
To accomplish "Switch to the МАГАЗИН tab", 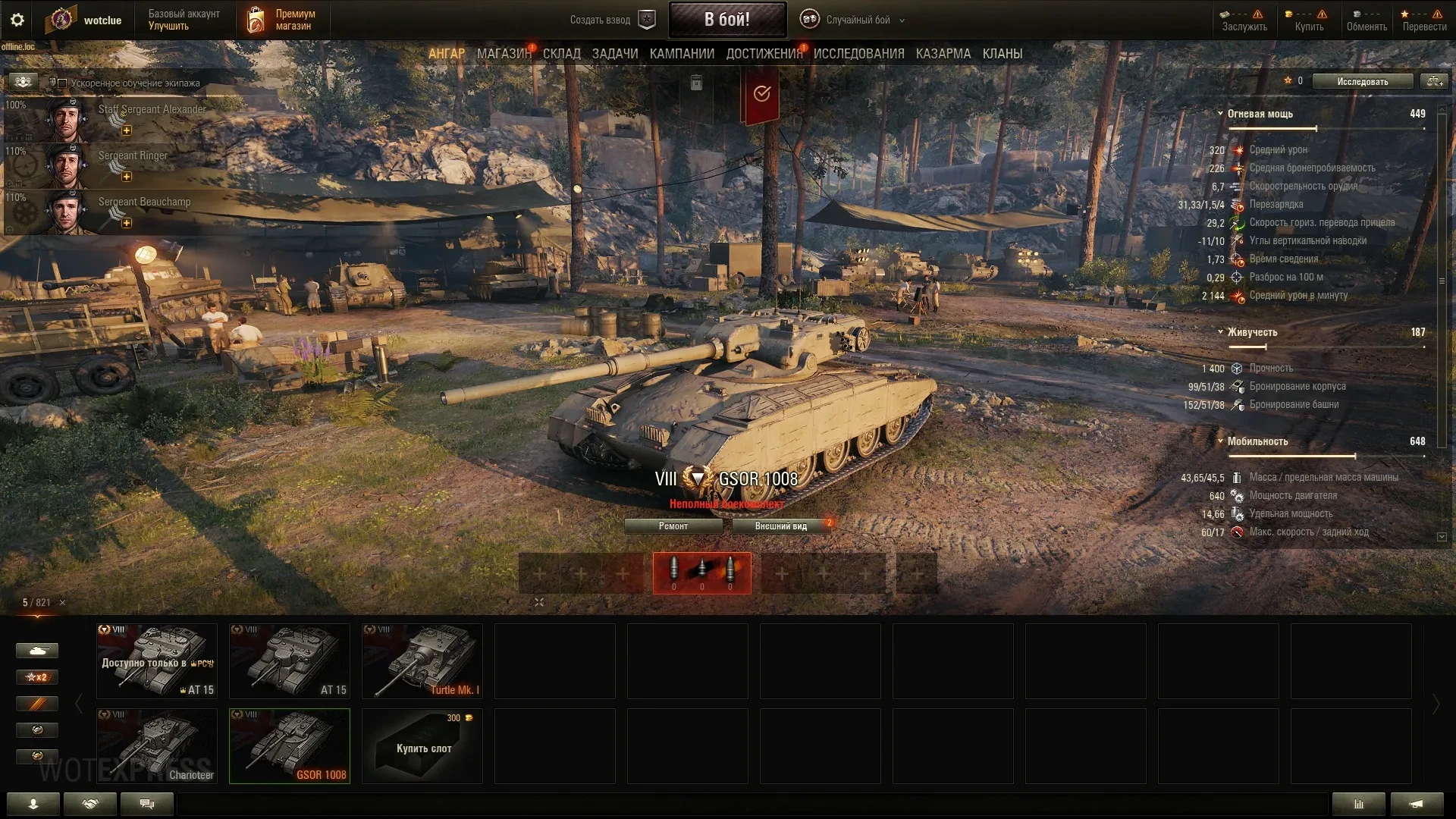I will pos(504,54).
